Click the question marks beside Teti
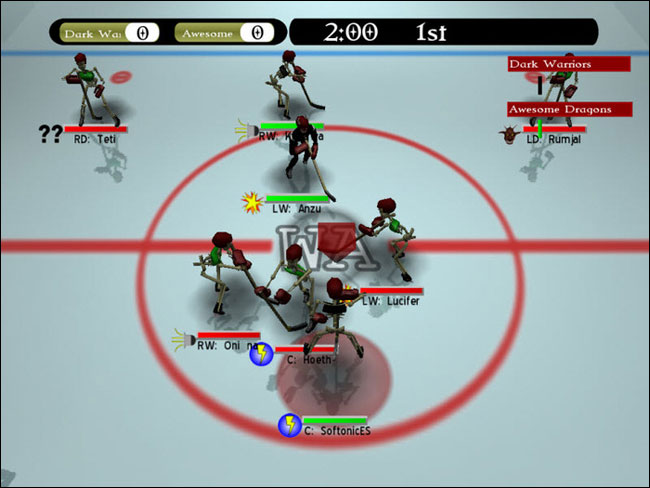This screenshot has width=650, height=488. pos(51,134)
